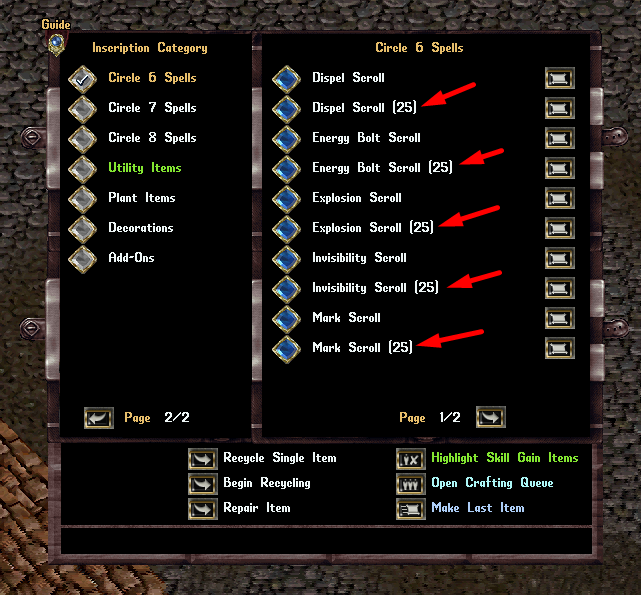Viewport: 641px width, 595px height.
Task: Select the Circle 7 Spells category
Action: coord(82,108)
